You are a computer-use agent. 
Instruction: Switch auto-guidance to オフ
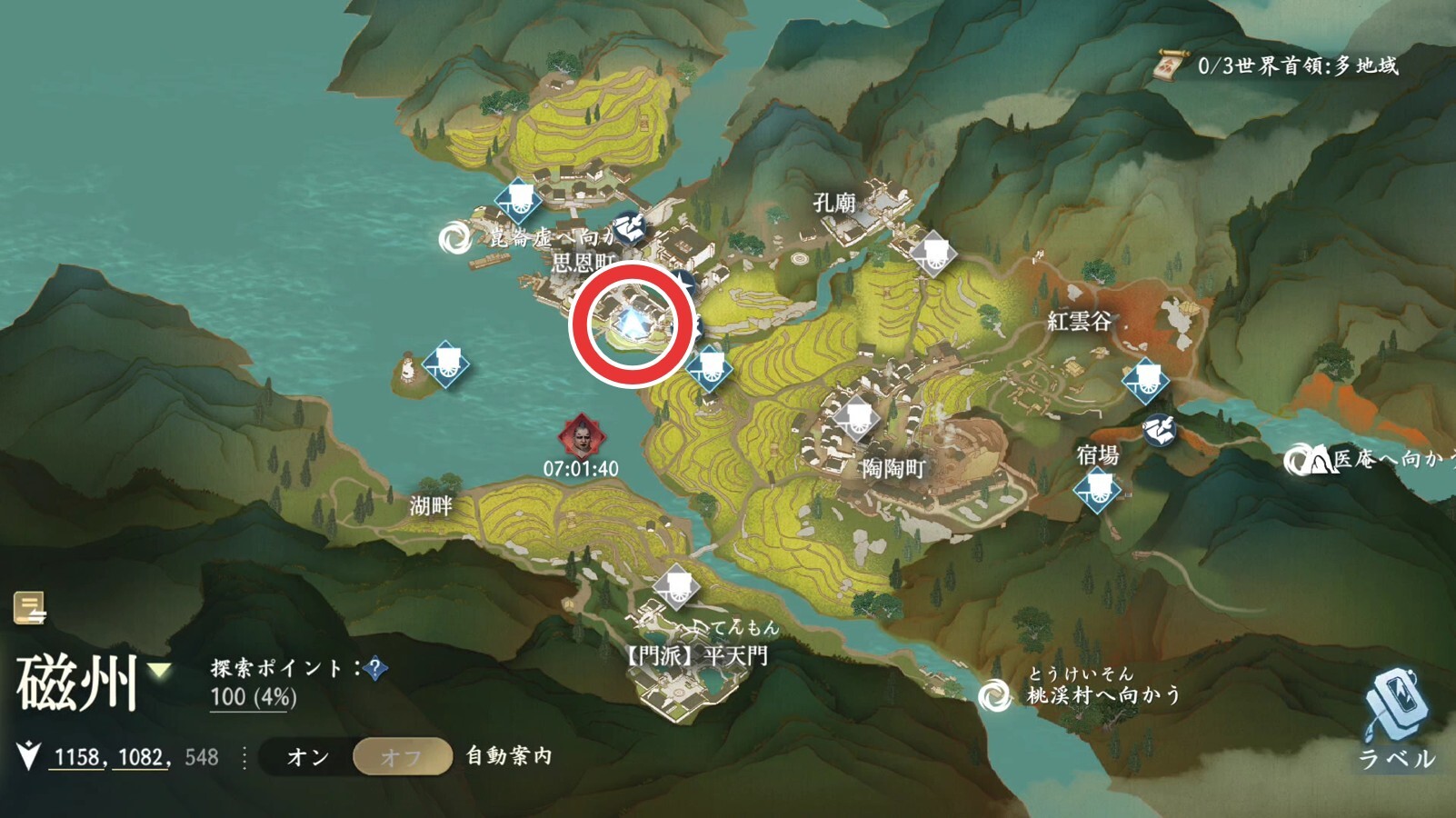(402, 757)
